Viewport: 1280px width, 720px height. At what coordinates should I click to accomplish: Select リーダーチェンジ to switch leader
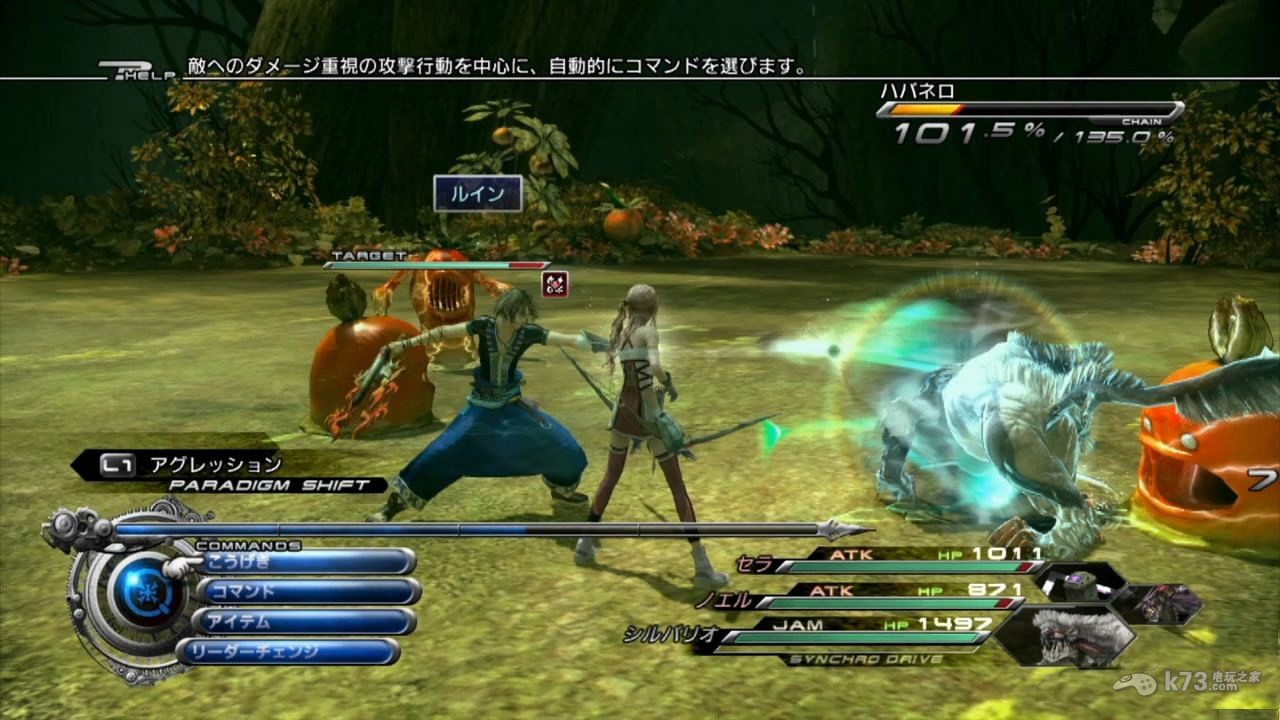290,652
